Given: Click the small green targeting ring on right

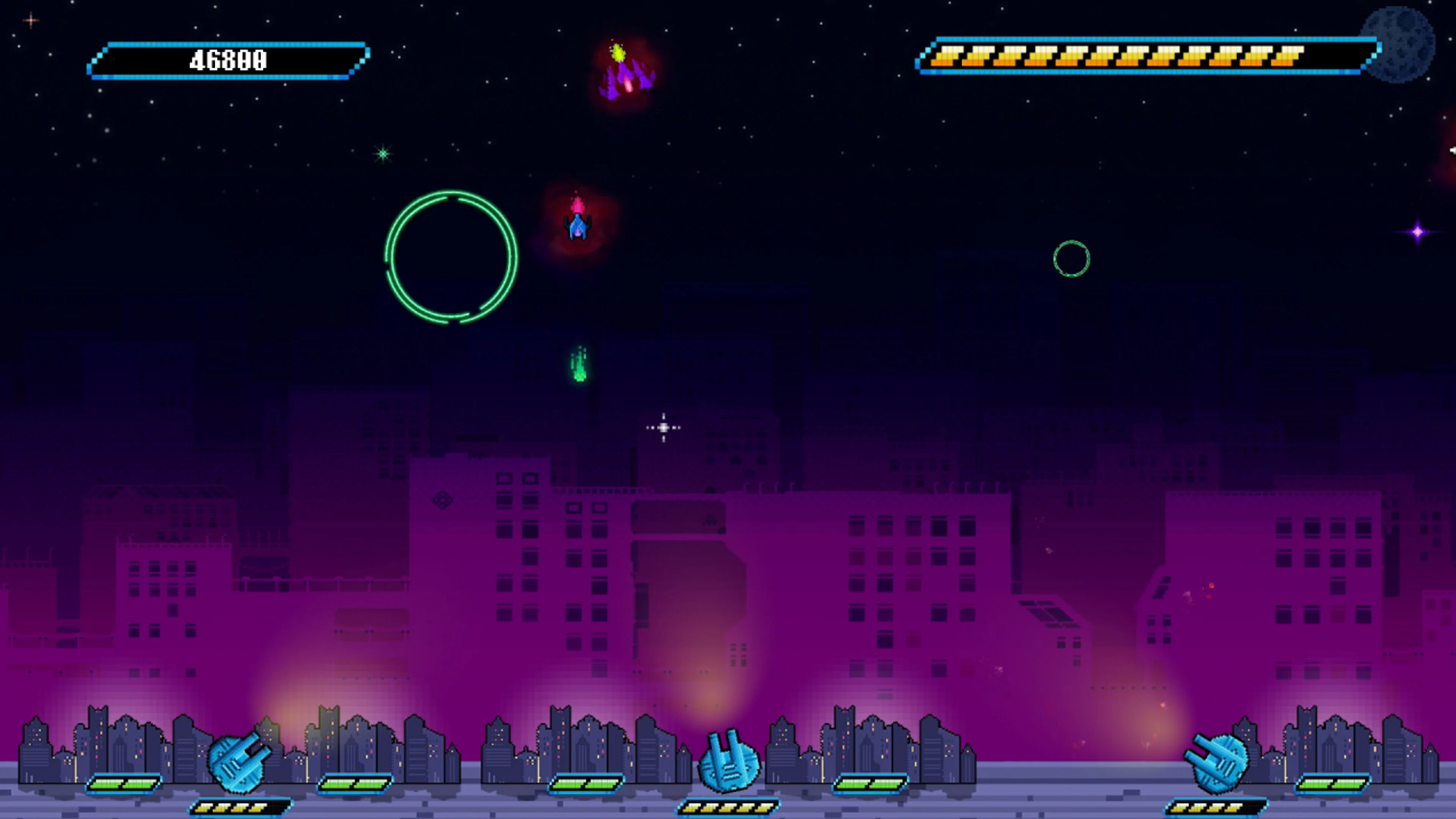Looking at the screenshot, I should coord(1072,258).
